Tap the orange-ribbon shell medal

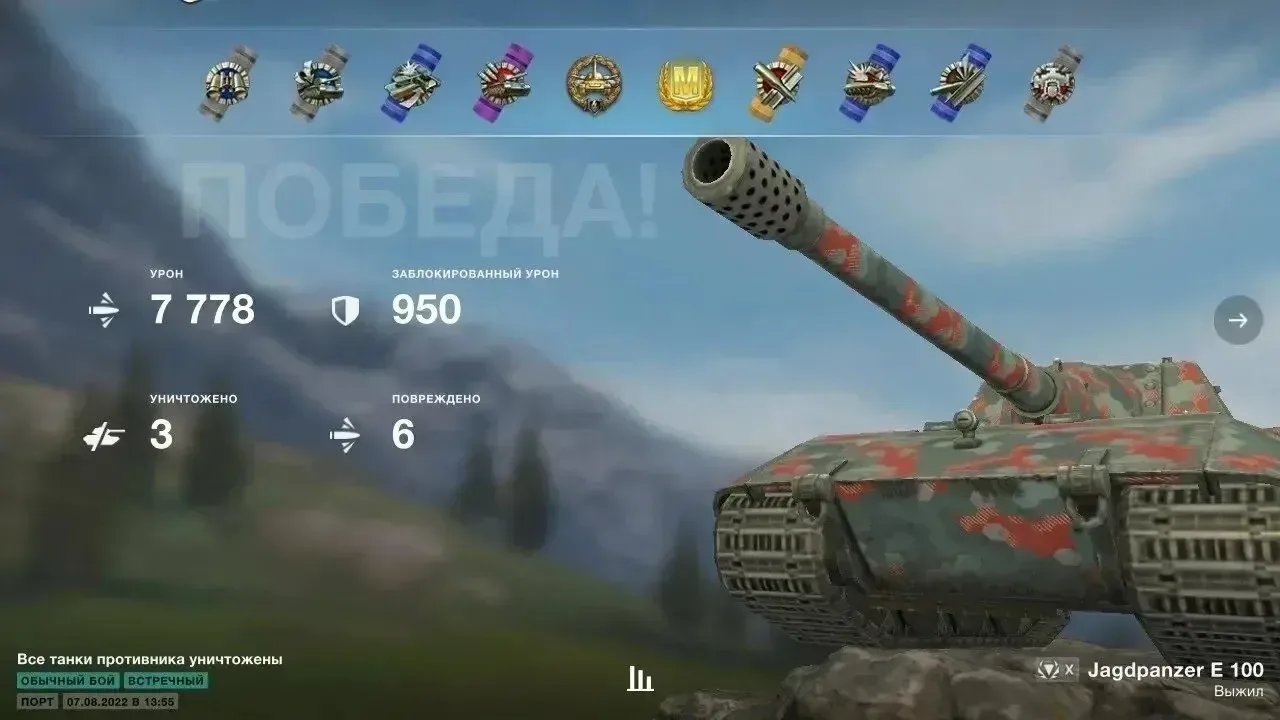click(777, 84)
